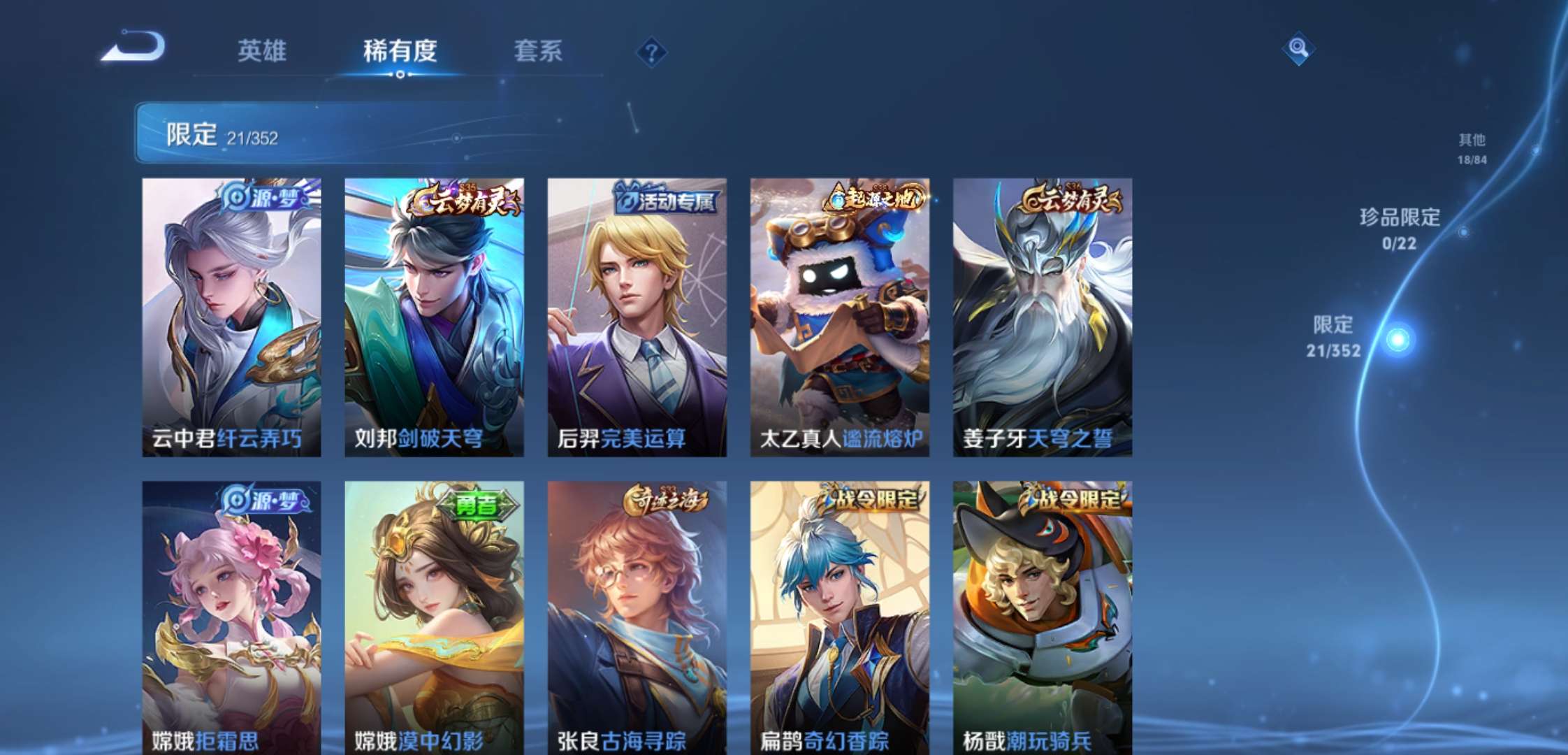Open the question mark help icon

(x=651, y=50)
